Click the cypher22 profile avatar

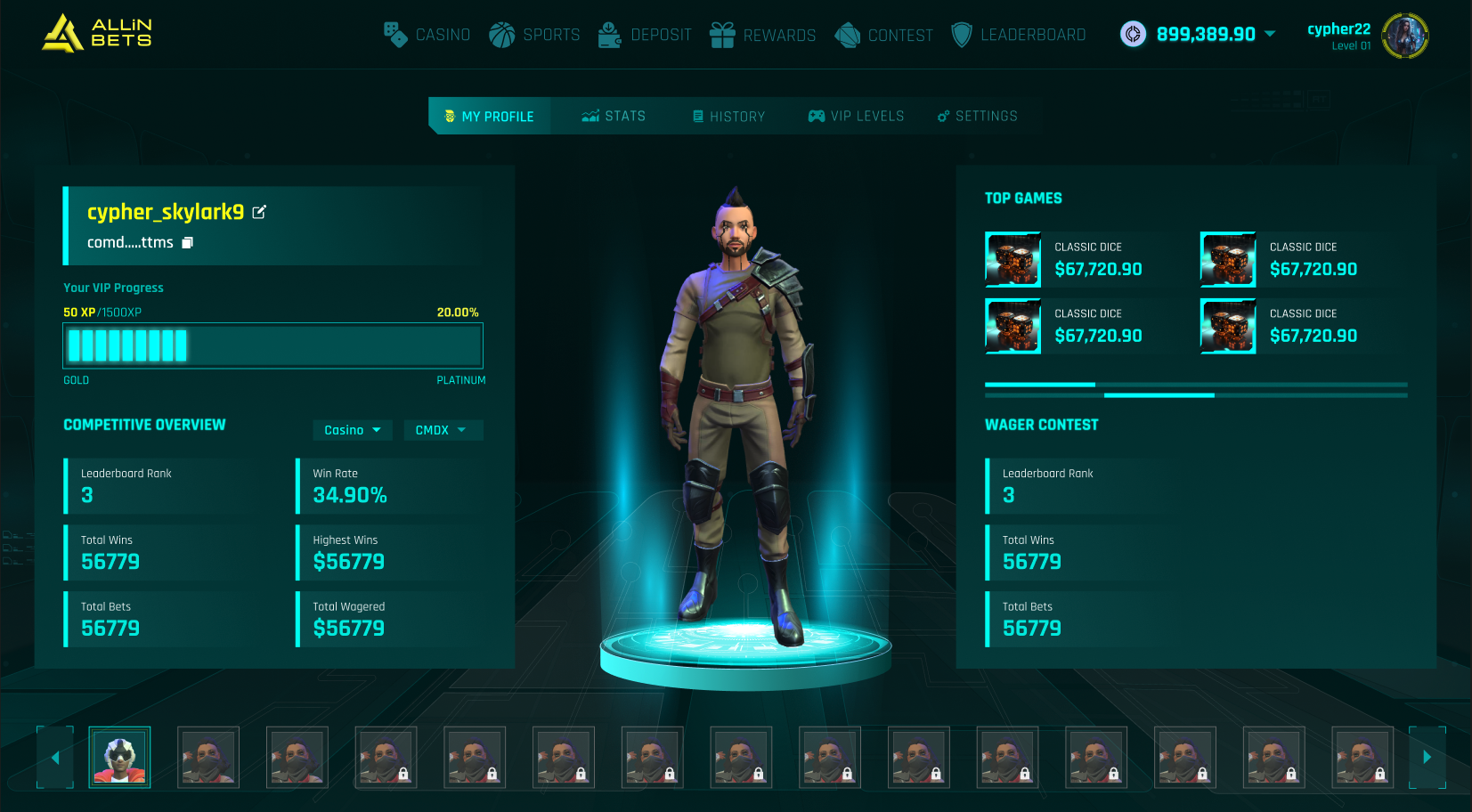[1405, 37]
